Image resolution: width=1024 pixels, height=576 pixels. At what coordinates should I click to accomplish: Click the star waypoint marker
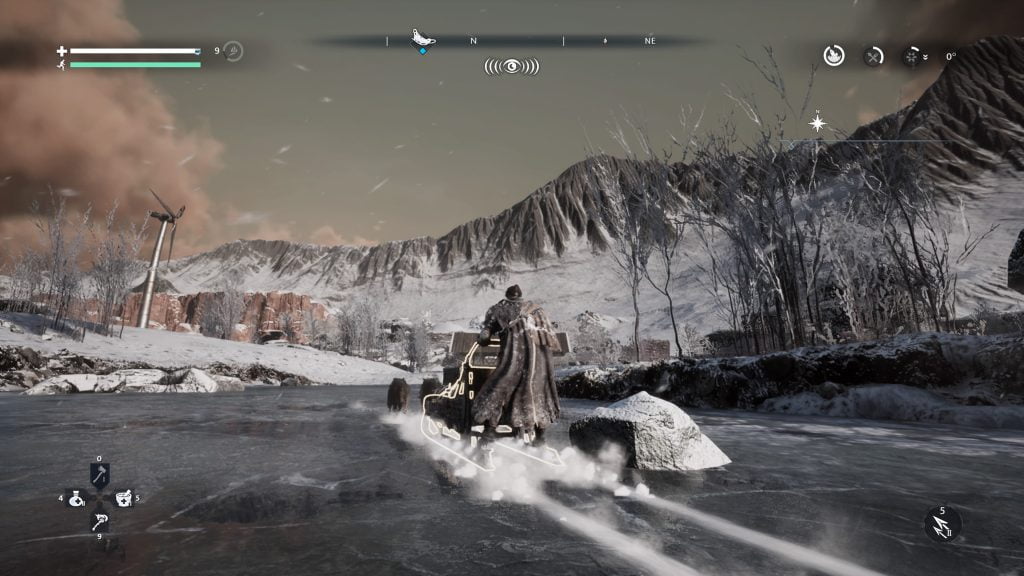[x=817, y=123]
